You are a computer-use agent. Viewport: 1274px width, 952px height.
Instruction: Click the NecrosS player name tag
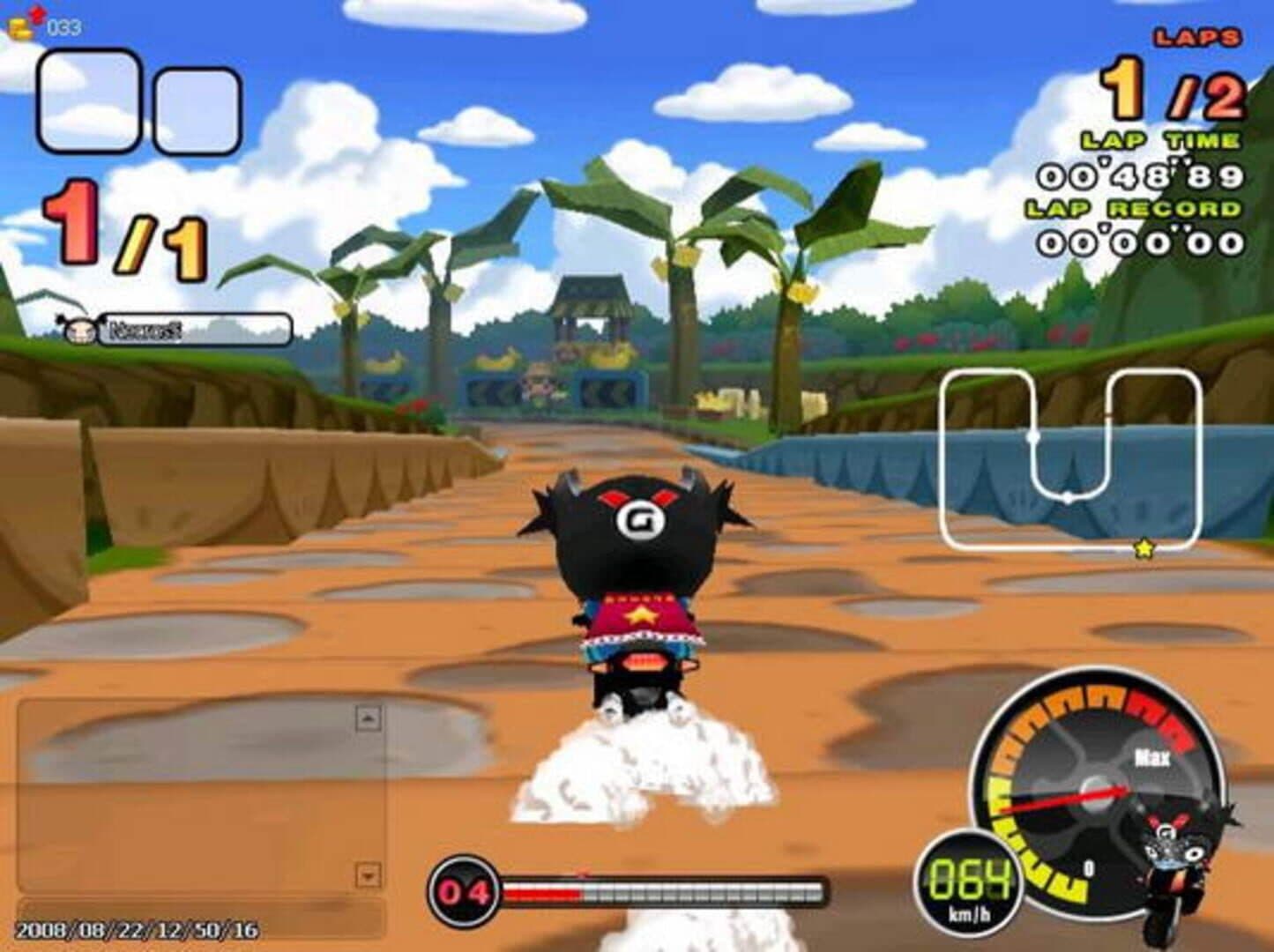tap(193, 331)
